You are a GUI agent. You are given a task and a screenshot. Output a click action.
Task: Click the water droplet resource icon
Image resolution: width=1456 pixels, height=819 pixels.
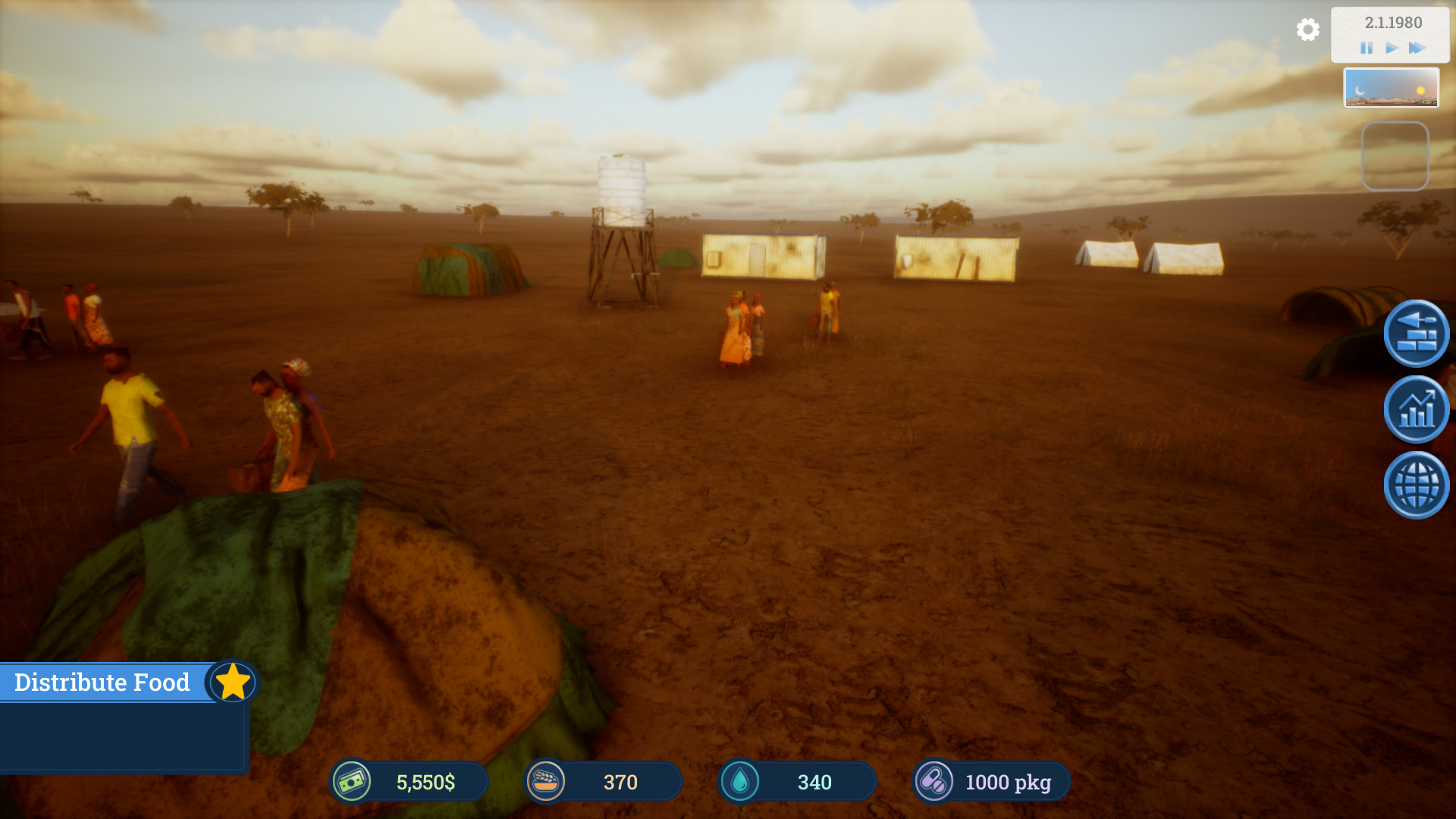tap(741, 781)
